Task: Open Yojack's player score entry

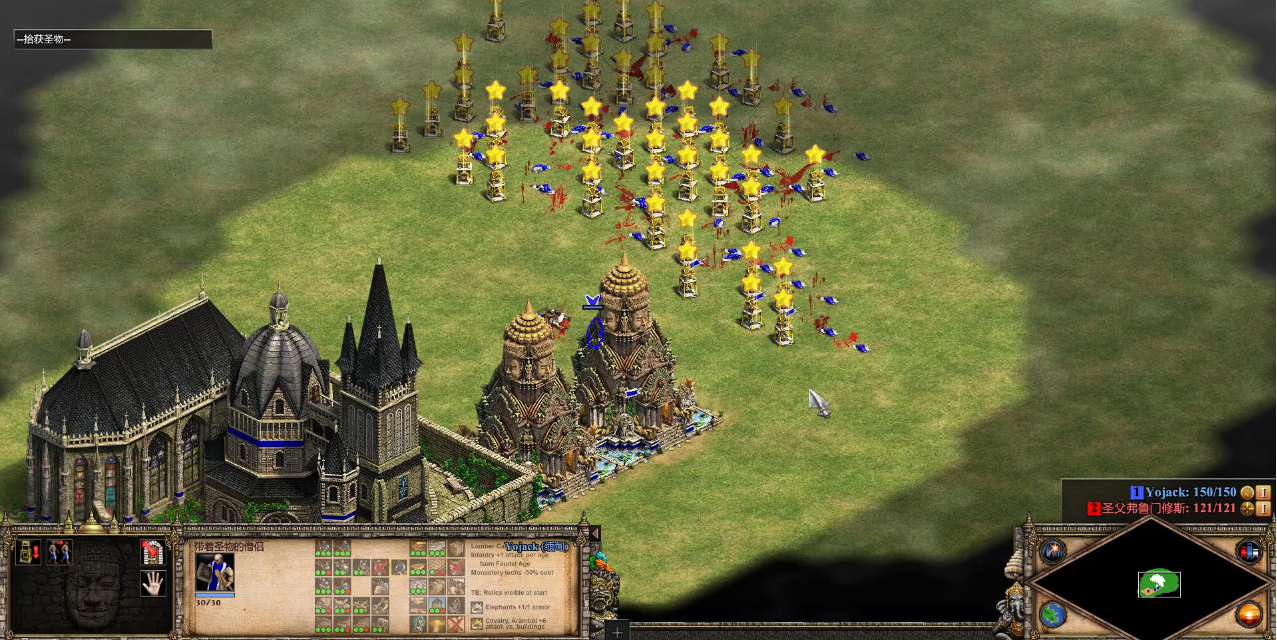Action: (1183, 492)
